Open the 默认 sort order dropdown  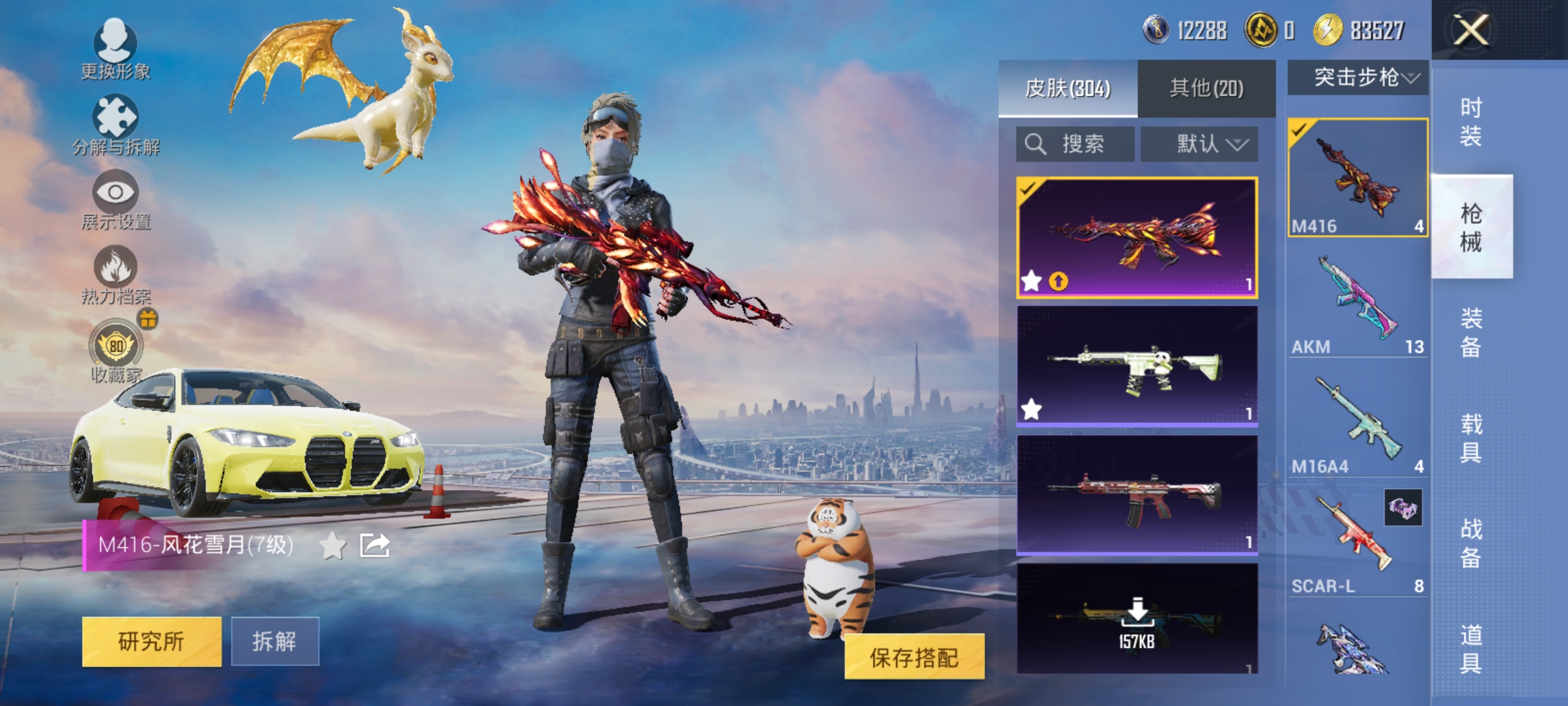[1202, 144]
